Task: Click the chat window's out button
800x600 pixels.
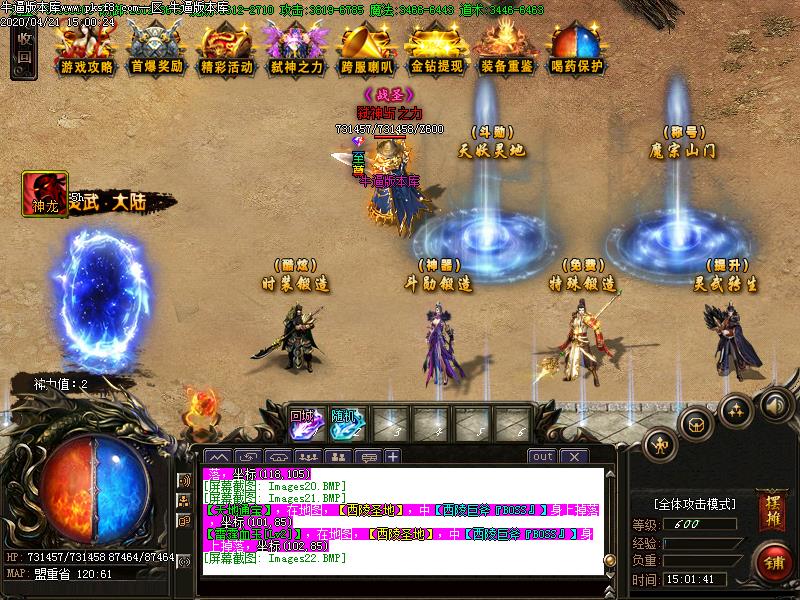Action: click(542, 456)
